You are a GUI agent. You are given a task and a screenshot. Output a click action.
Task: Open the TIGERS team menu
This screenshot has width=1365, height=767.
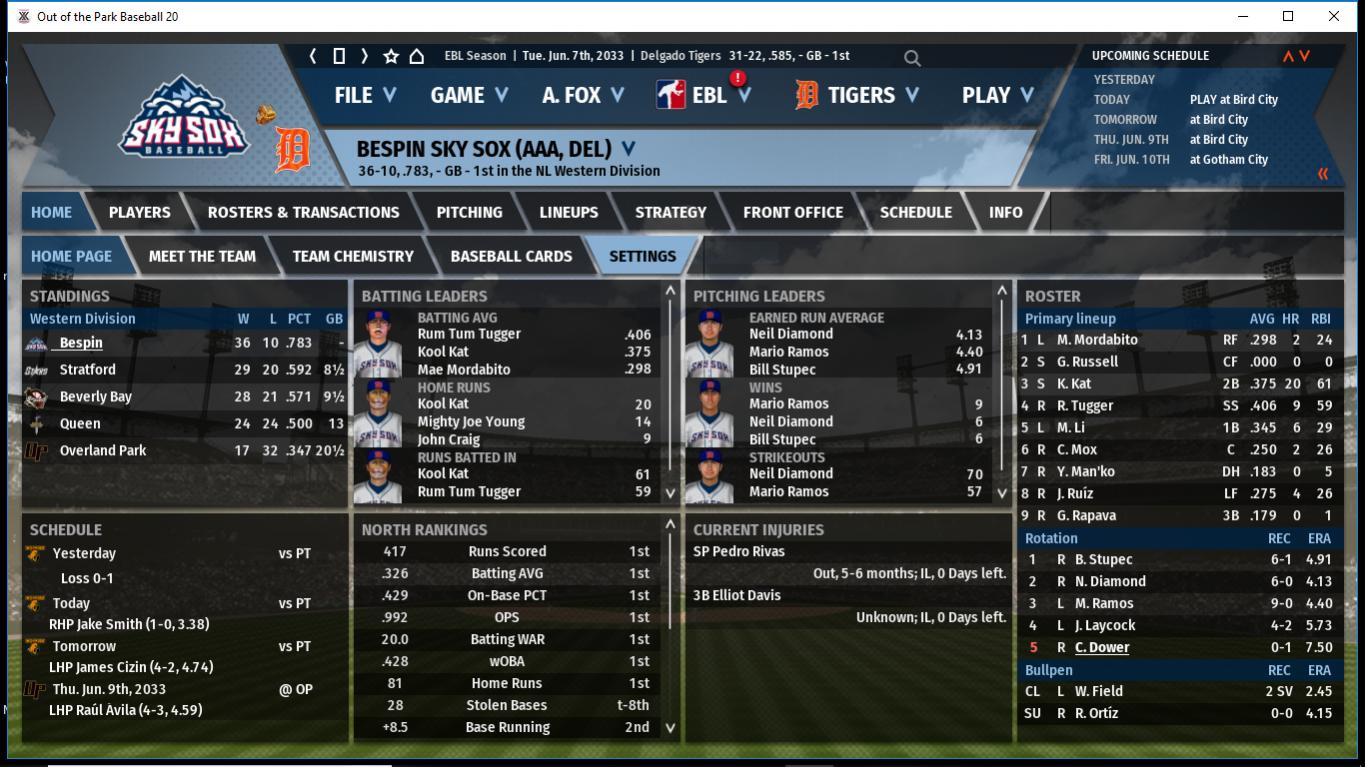click(x=858, y=95)
